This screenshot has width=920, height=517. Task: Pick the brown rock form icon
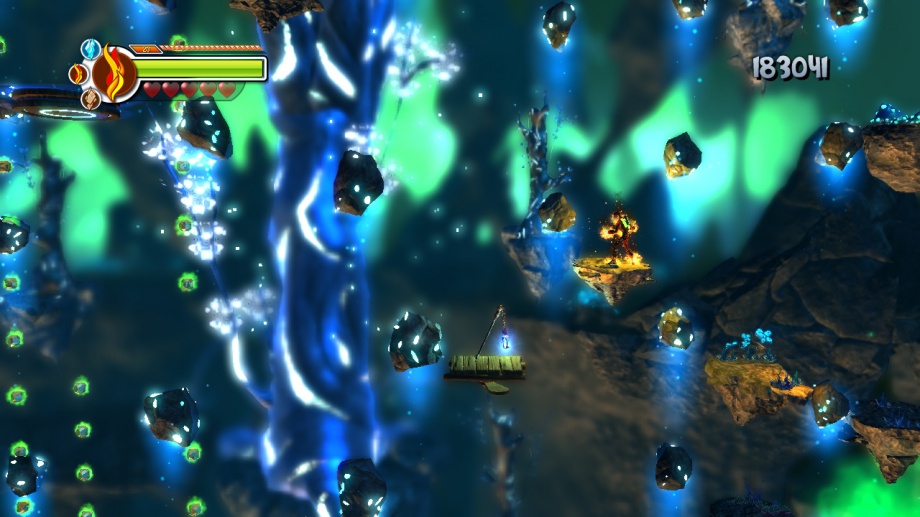click(x=90, y=98)
